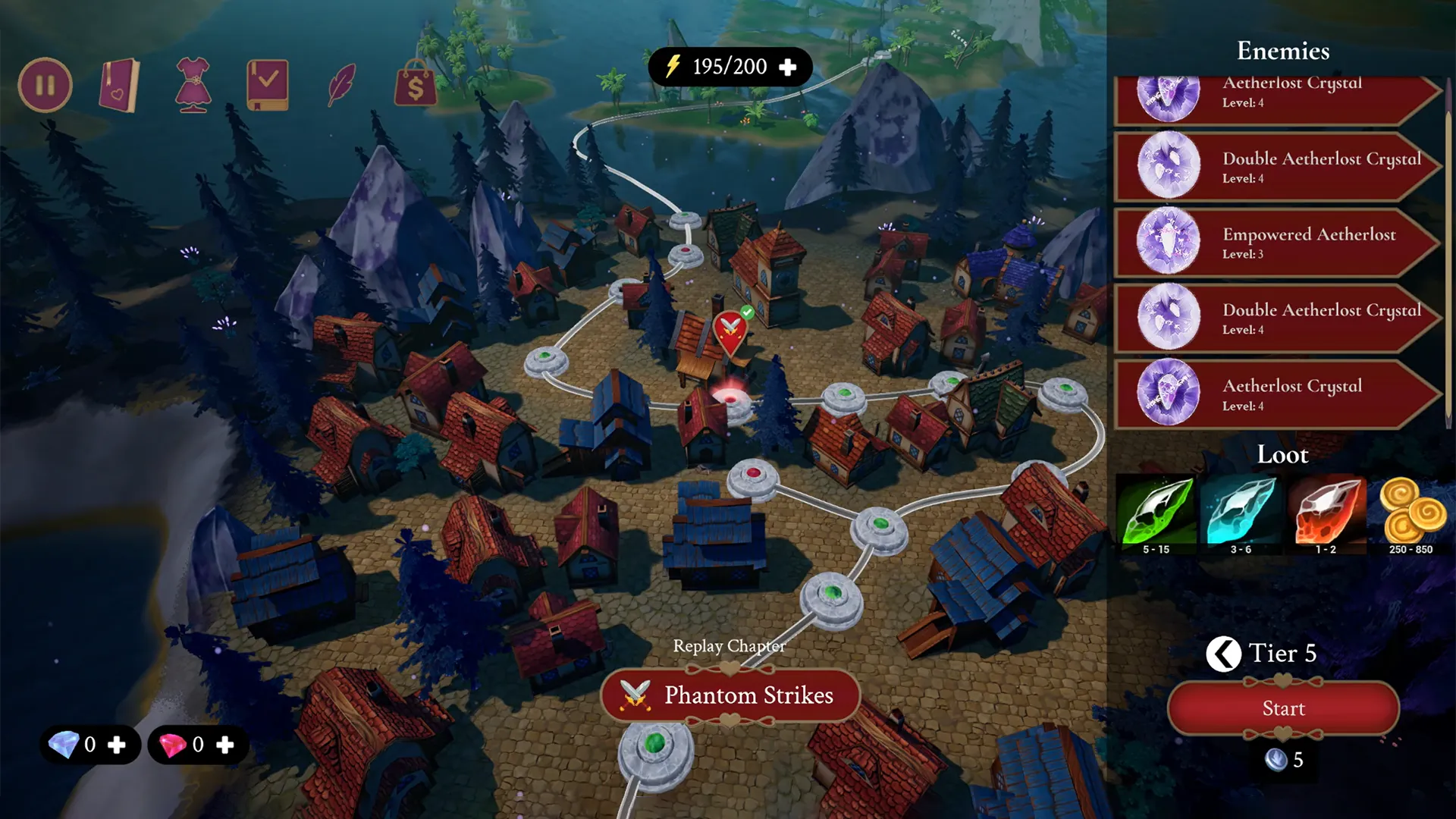The width and height of the screenshot is (1456, 819).
Task: Buy diamonds using the plus button
Action: [118, 745]
